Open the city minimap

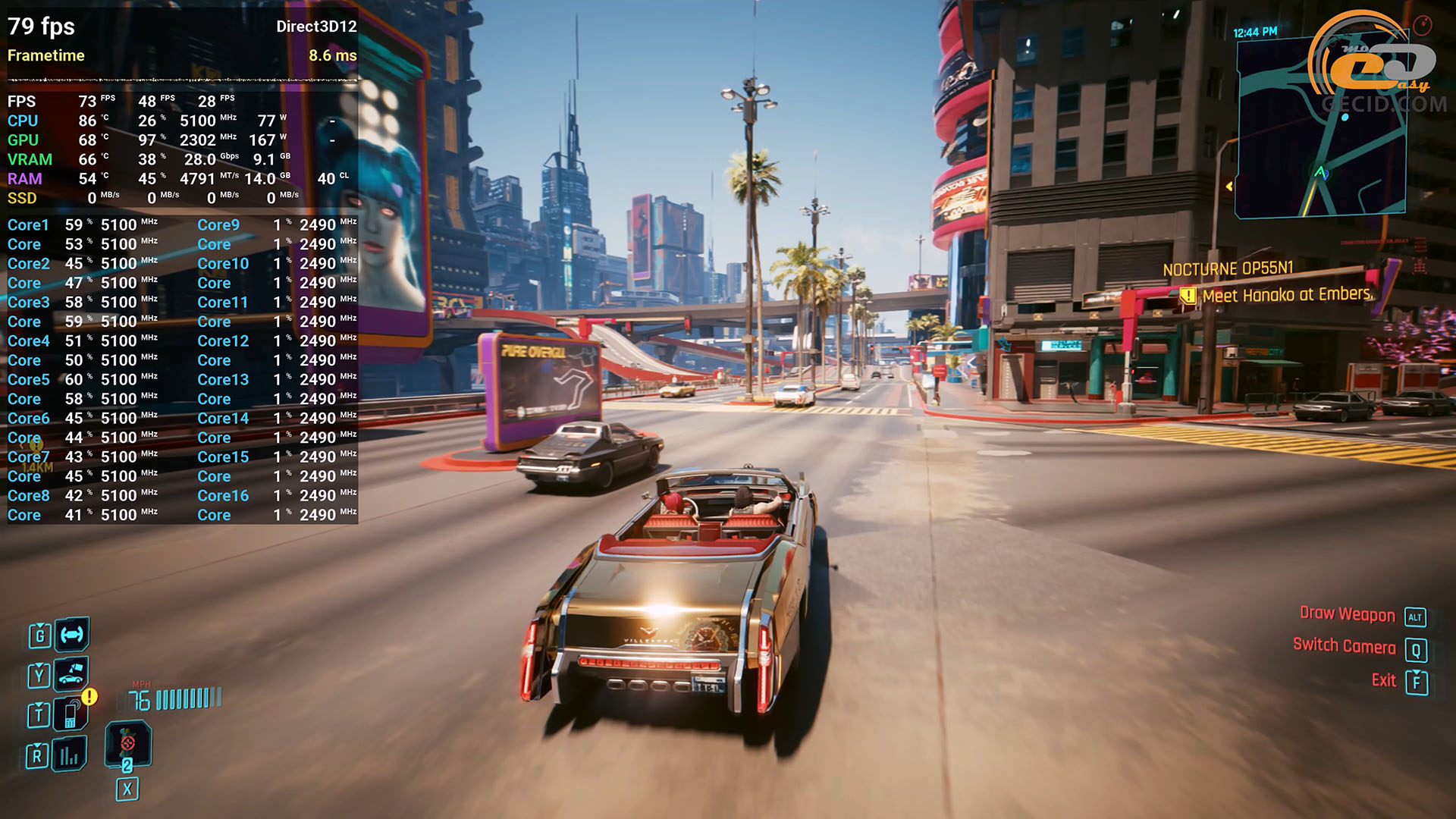pos(1320,129)
